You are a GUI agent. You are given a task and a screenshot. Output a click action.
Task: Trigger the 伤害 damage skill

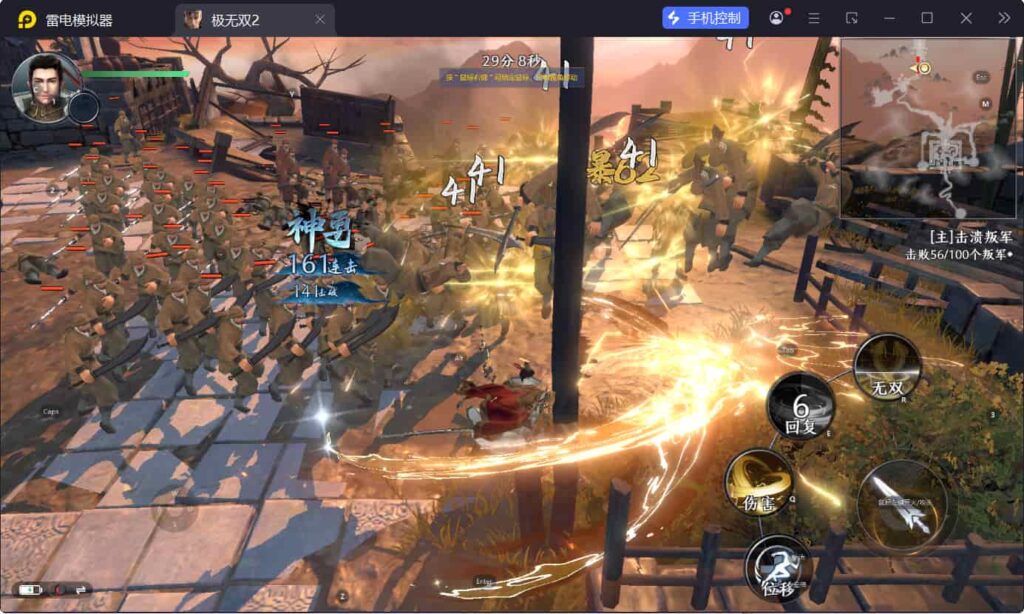[x=758, y=483]
